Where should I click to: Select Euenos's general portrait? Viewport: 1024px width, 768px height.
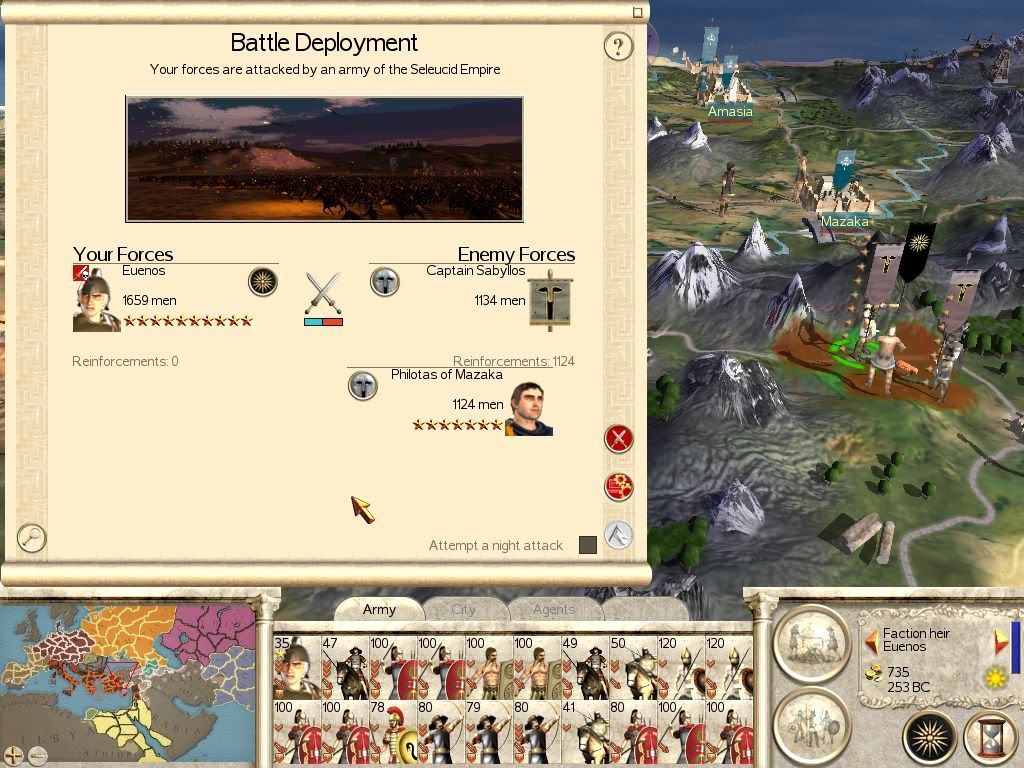96,301
